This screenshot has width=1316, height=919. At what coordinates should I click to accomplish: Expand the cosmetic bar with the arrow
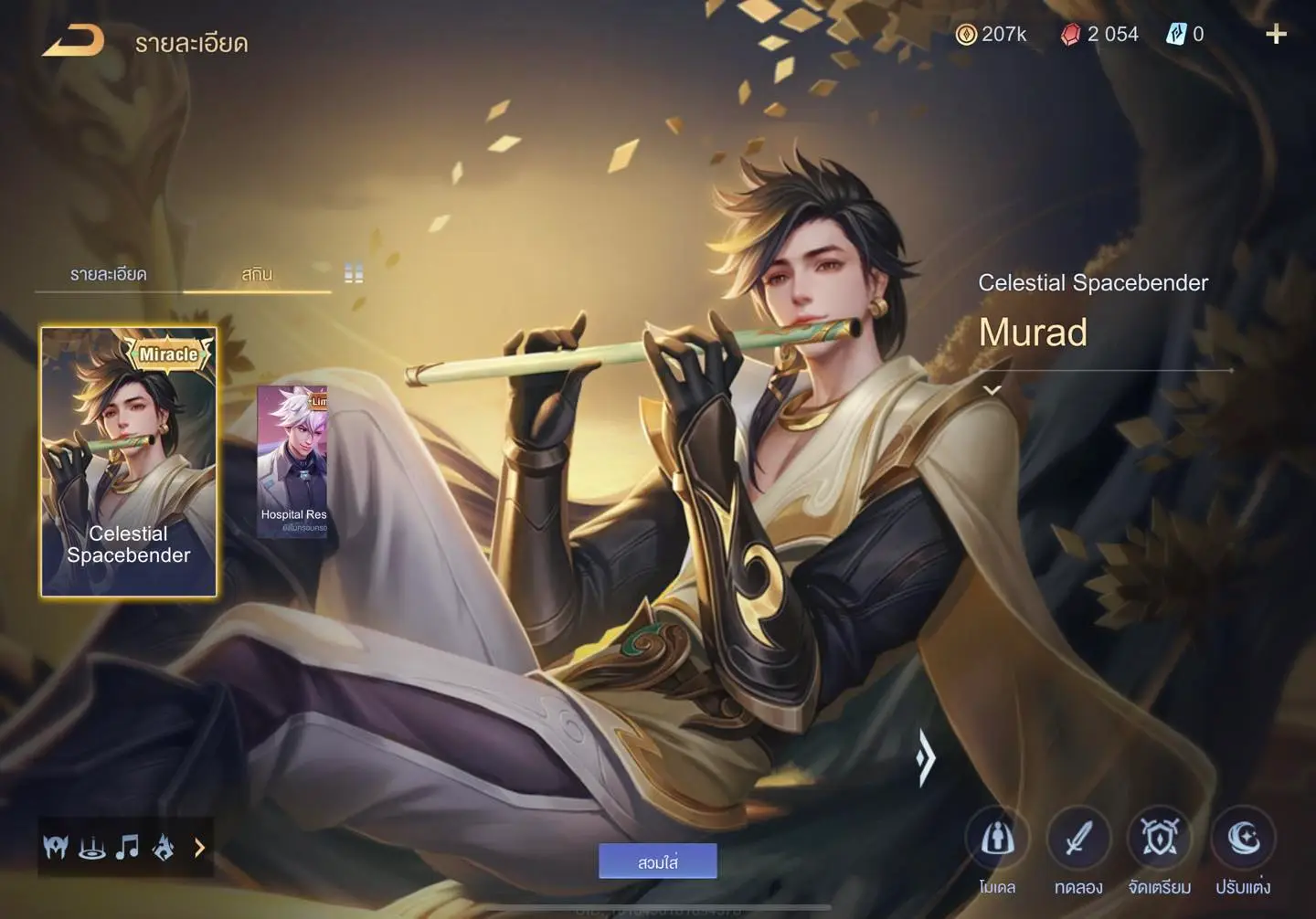[199, 848]
